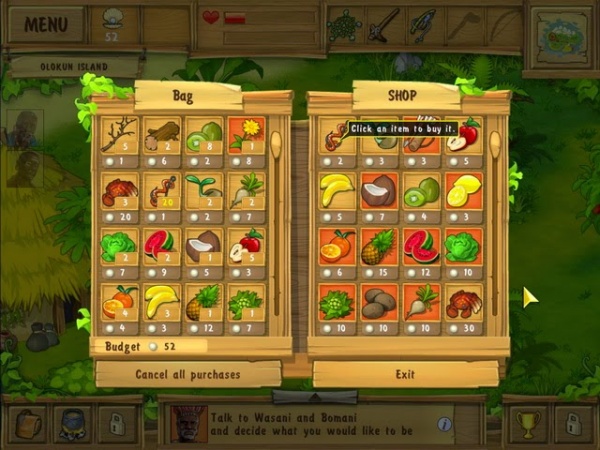The width and height of the screenshot is (600, 450).
Task: Buy the coconut in the Shop panel
Action: click(379, 190)
